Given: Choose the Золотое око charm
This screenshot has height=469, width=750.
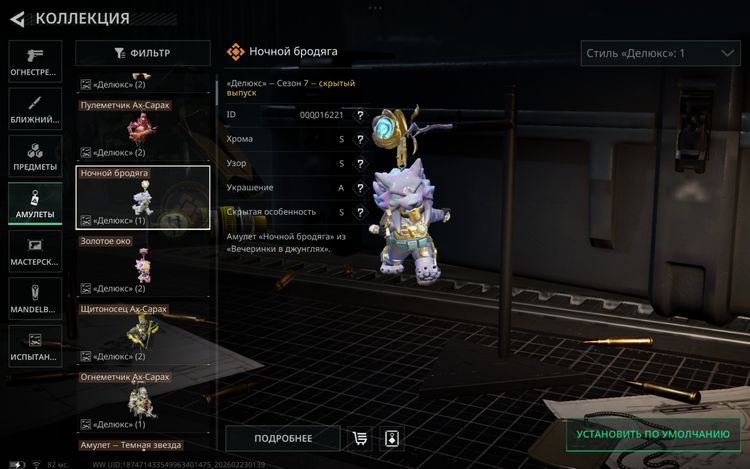Looking at the screenshot, I should click(x=143, y=265).
